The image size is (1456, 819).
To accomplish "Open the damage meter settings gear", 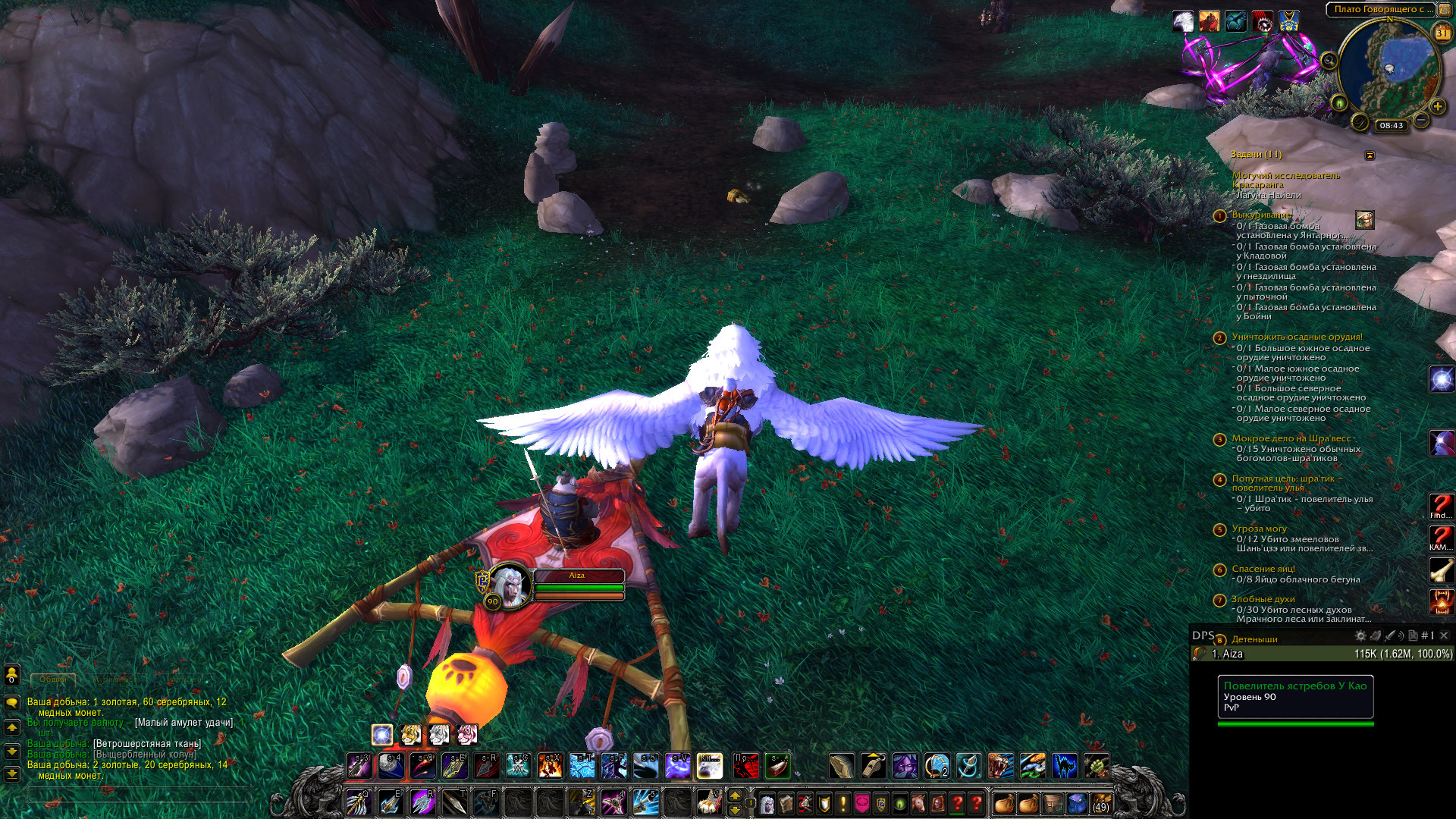I will [1360, 636].
